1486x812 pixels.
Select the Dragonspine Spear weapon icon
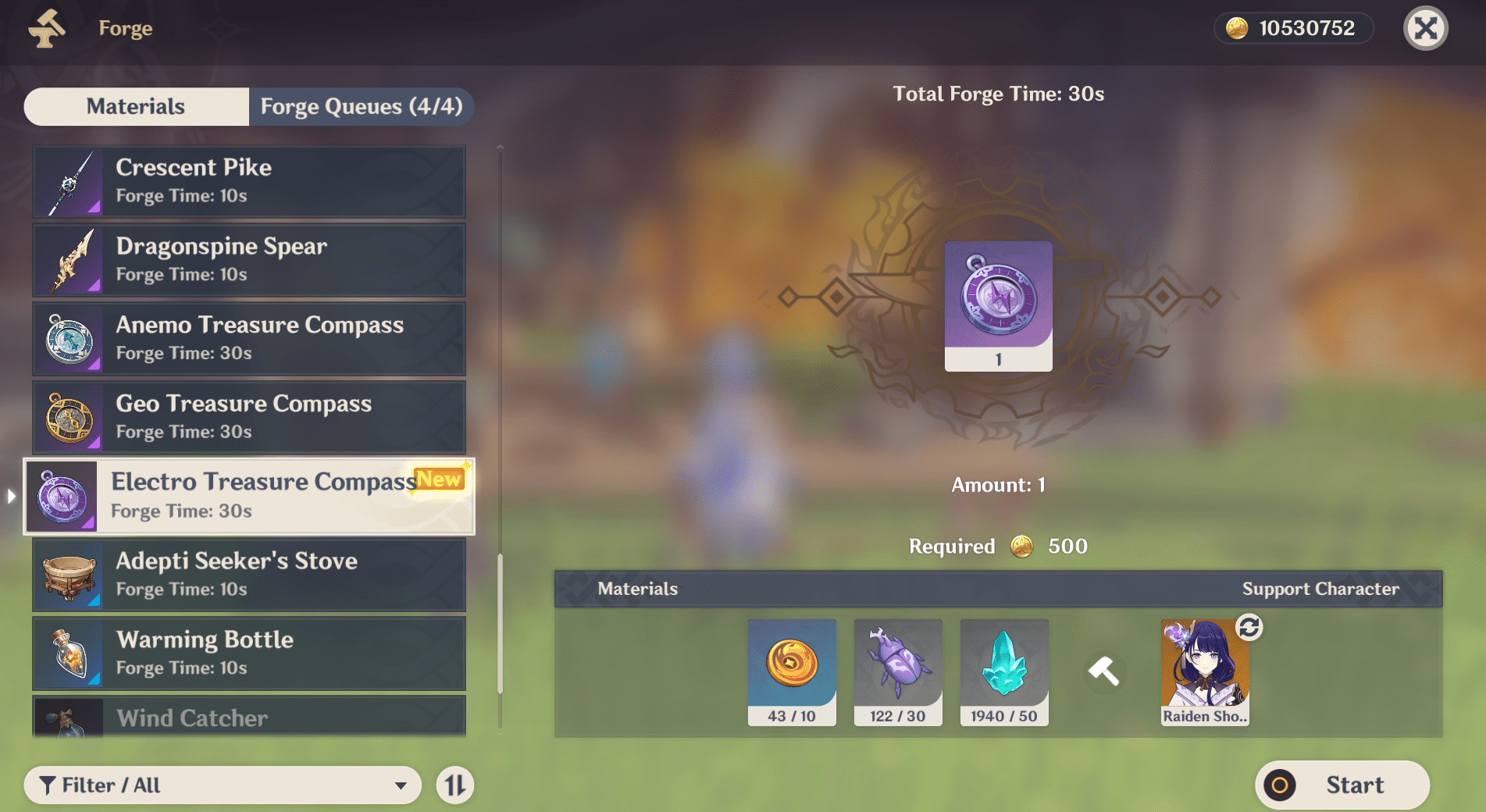pyautogui.click(x=69, y=260)
